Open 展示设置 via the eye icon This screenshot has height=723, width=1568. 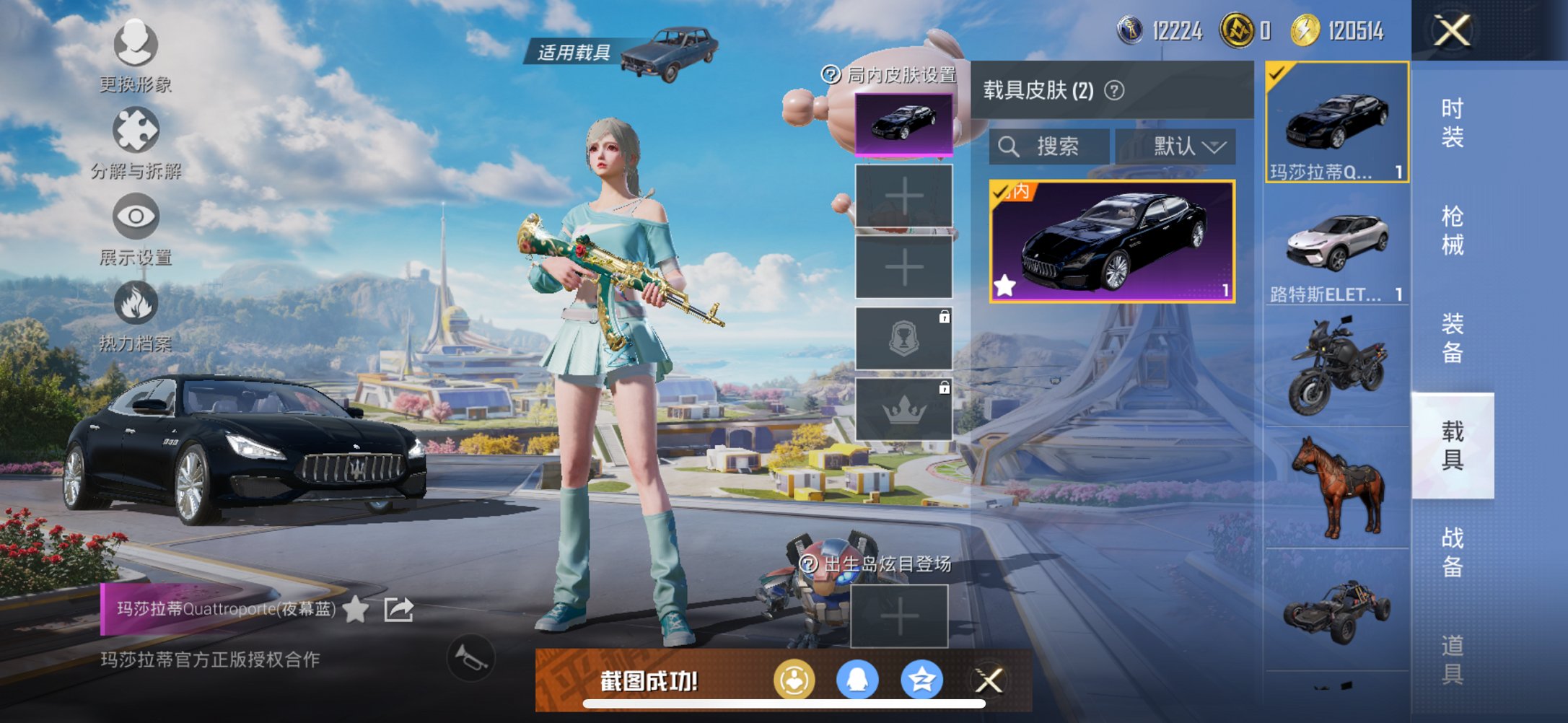pyautogui.click(x=136, y=216)
